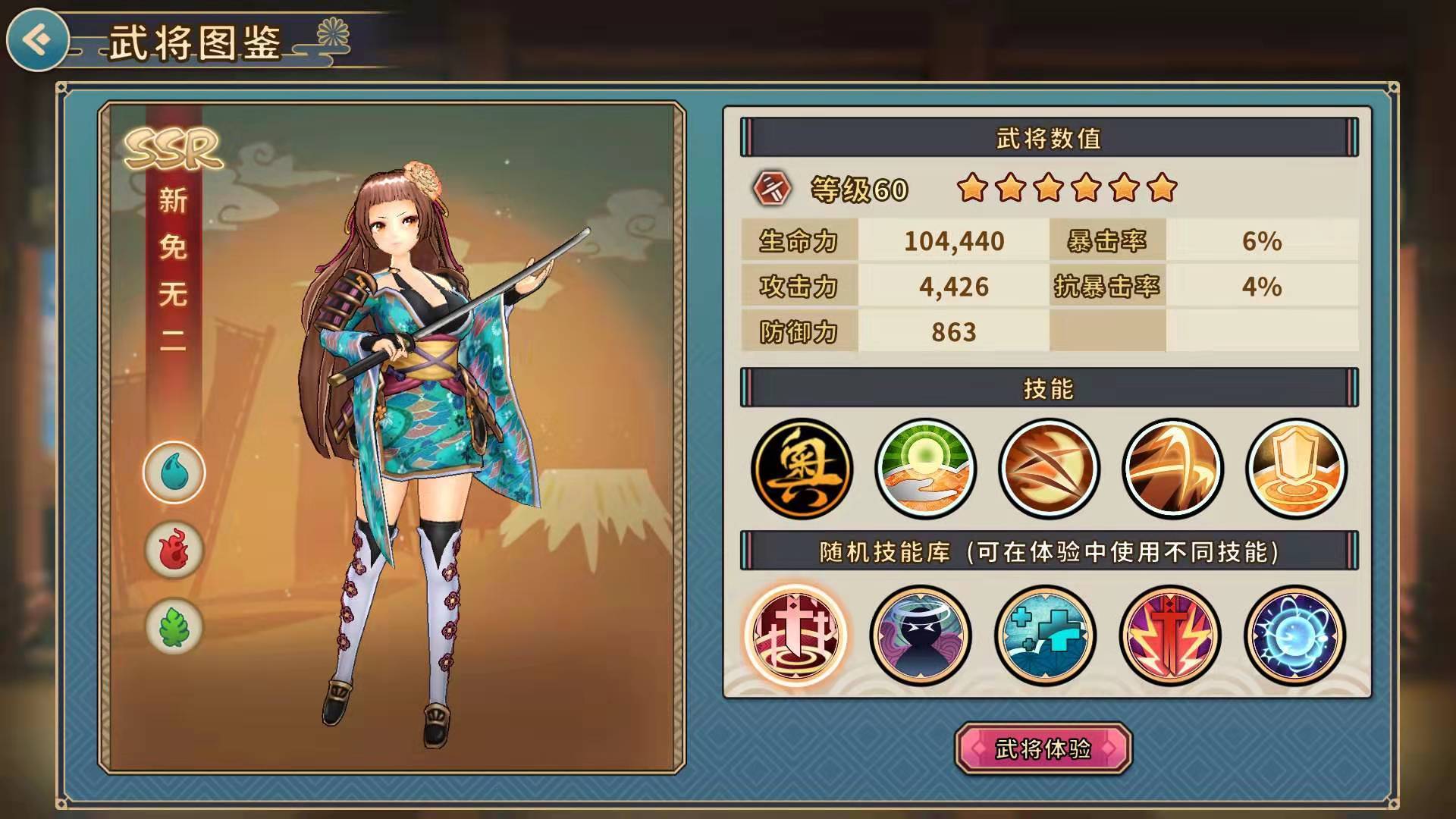1456x819 pixels.
Task: Switch to the red fire element
Action: coord(174,550)
